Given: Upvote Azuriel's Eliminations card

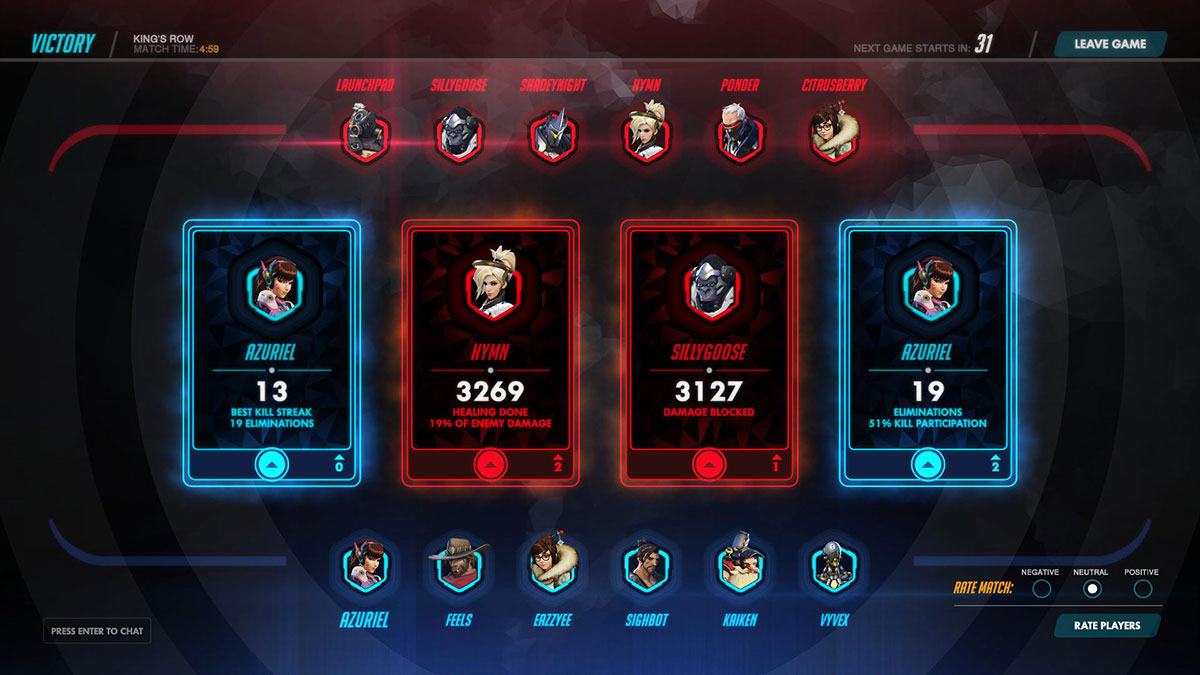Looking at the screenshot, I should click(928, 464).
